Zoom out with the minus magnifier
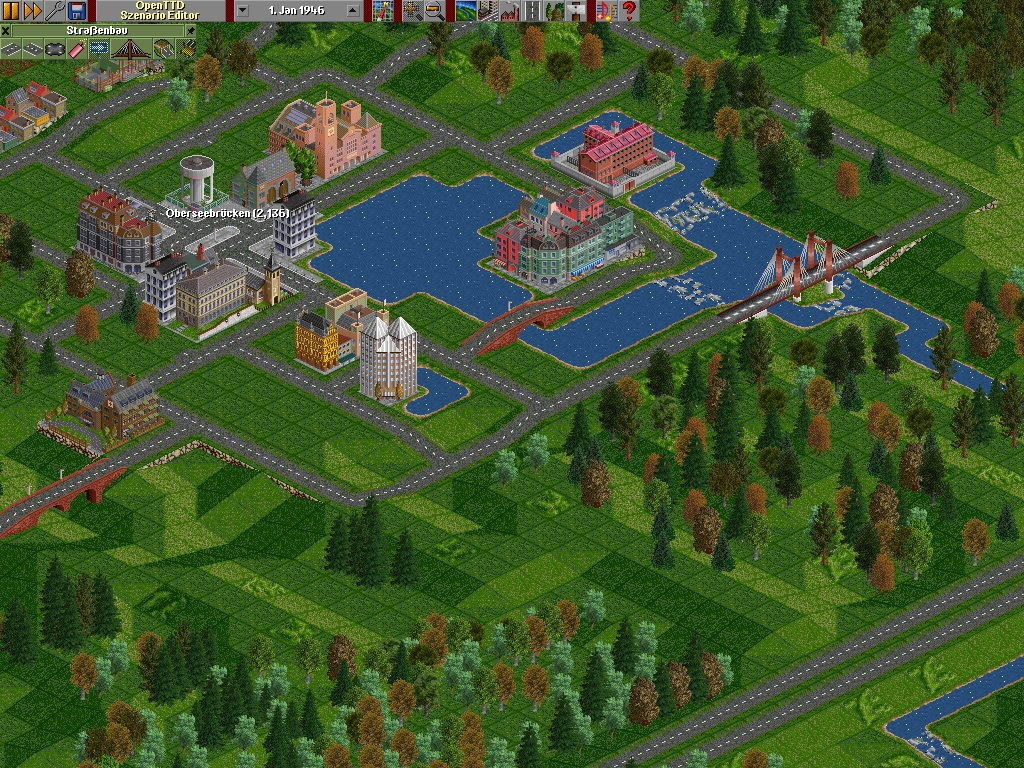1024x768 pixels. click(434, 11)
